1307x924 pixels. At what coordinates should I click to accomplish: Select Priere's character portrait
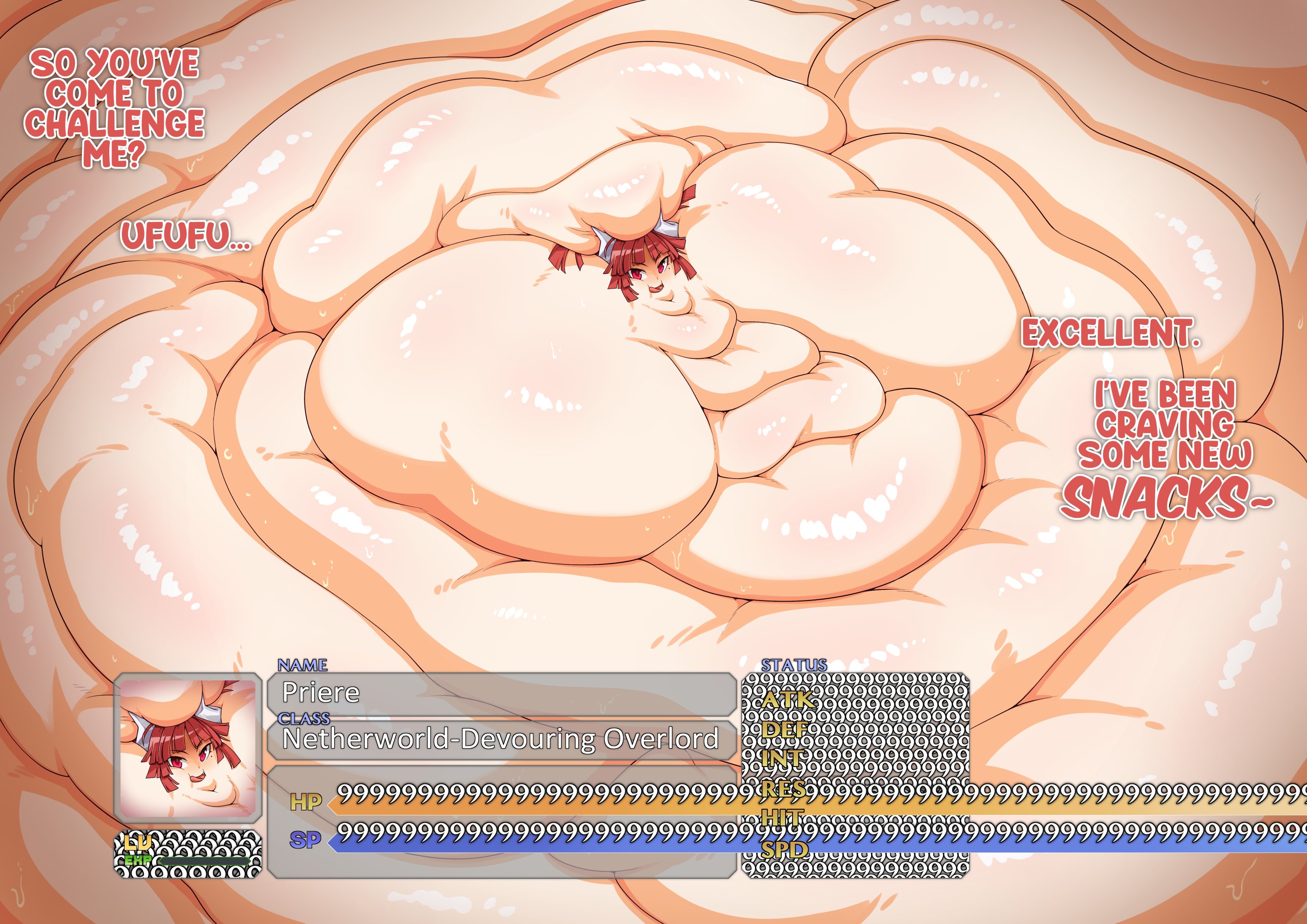[188, 748]
